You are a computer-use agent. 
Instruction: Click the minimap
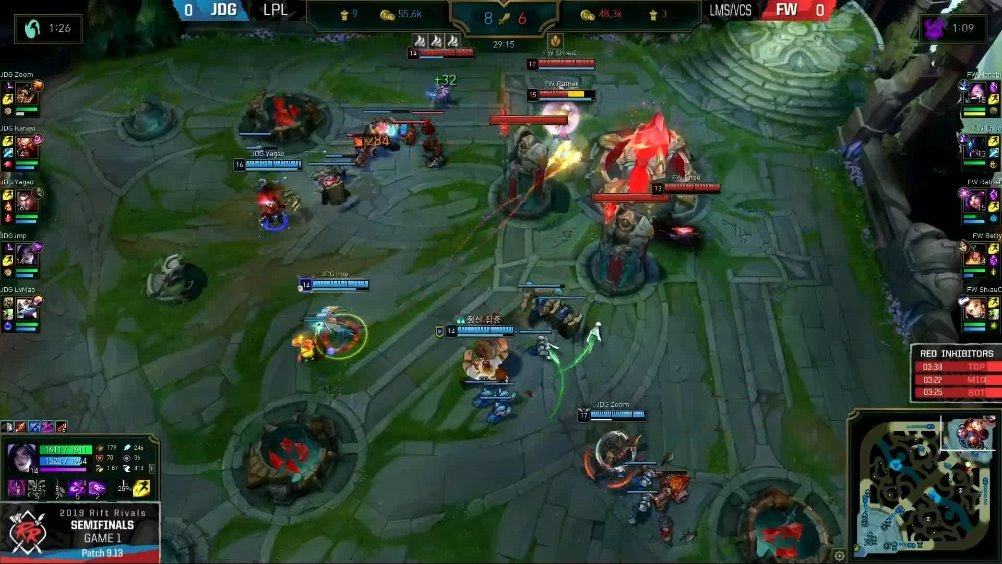pyautogui.click(x=923, y=486)
